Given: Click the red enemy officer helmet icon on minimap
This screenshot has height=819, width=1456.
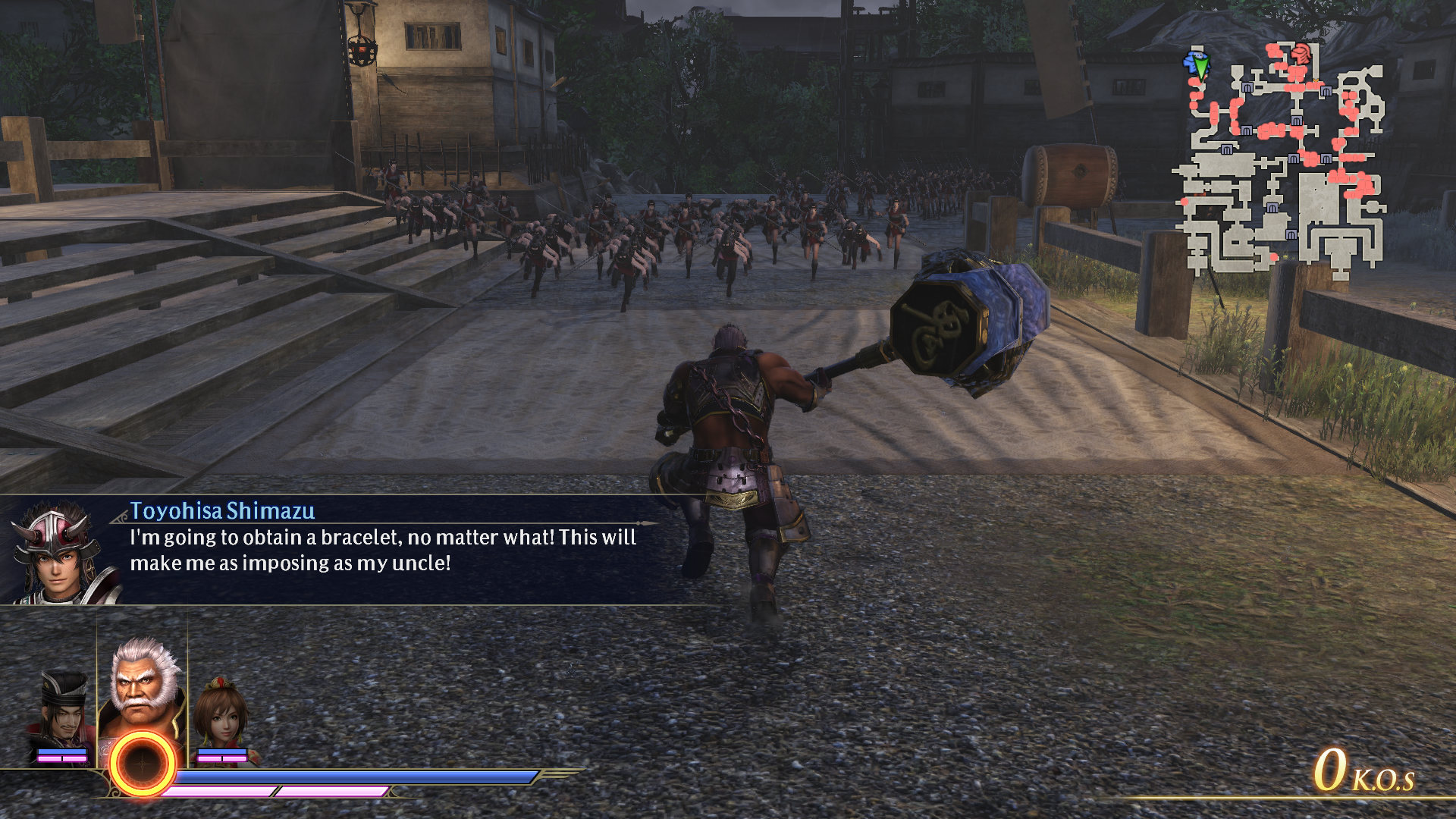Looking at the screenshot, I should pos(1301,55).
